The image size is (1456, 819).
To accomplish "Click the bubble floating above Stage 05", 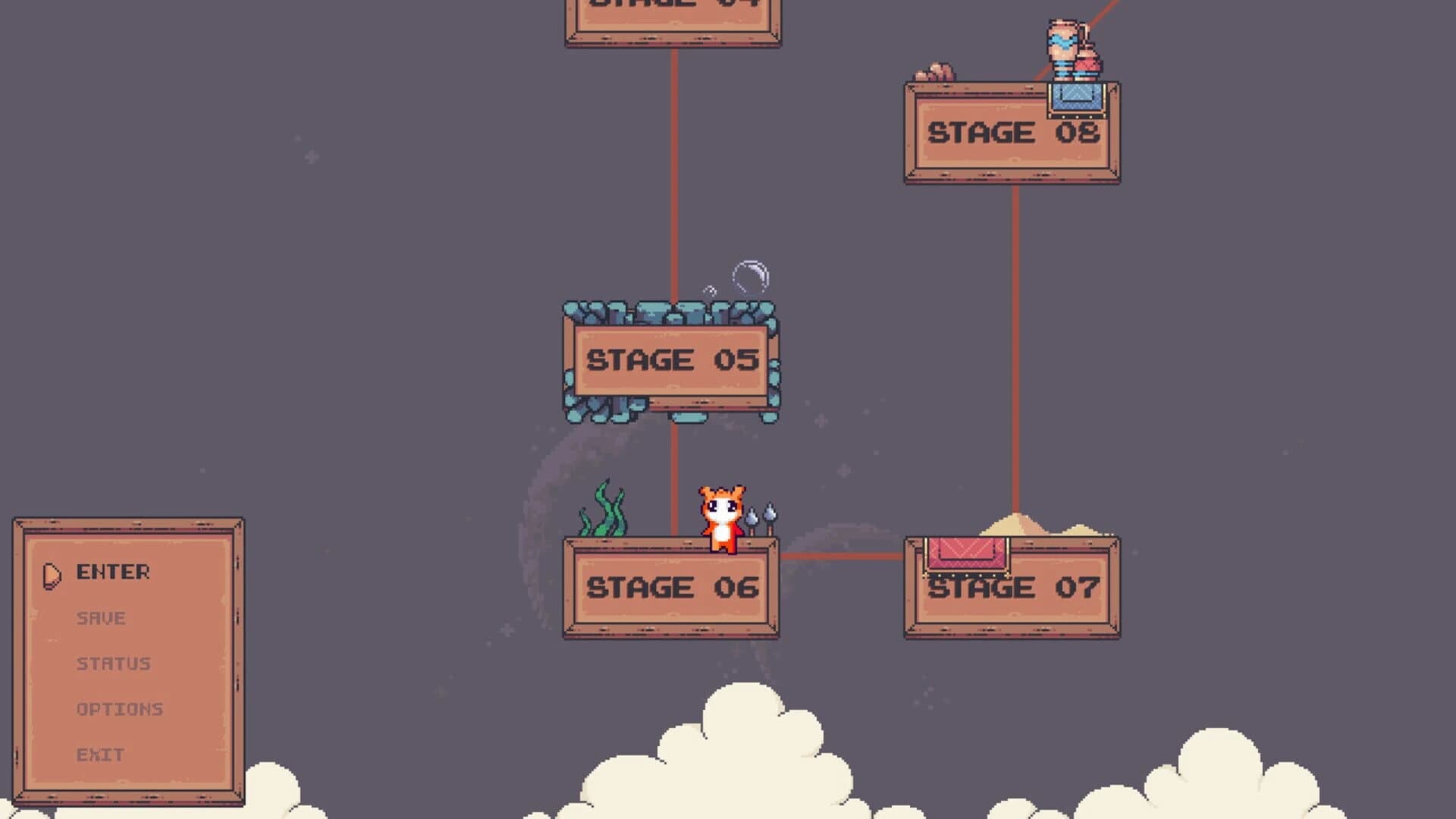I will [x=751, y=275].
